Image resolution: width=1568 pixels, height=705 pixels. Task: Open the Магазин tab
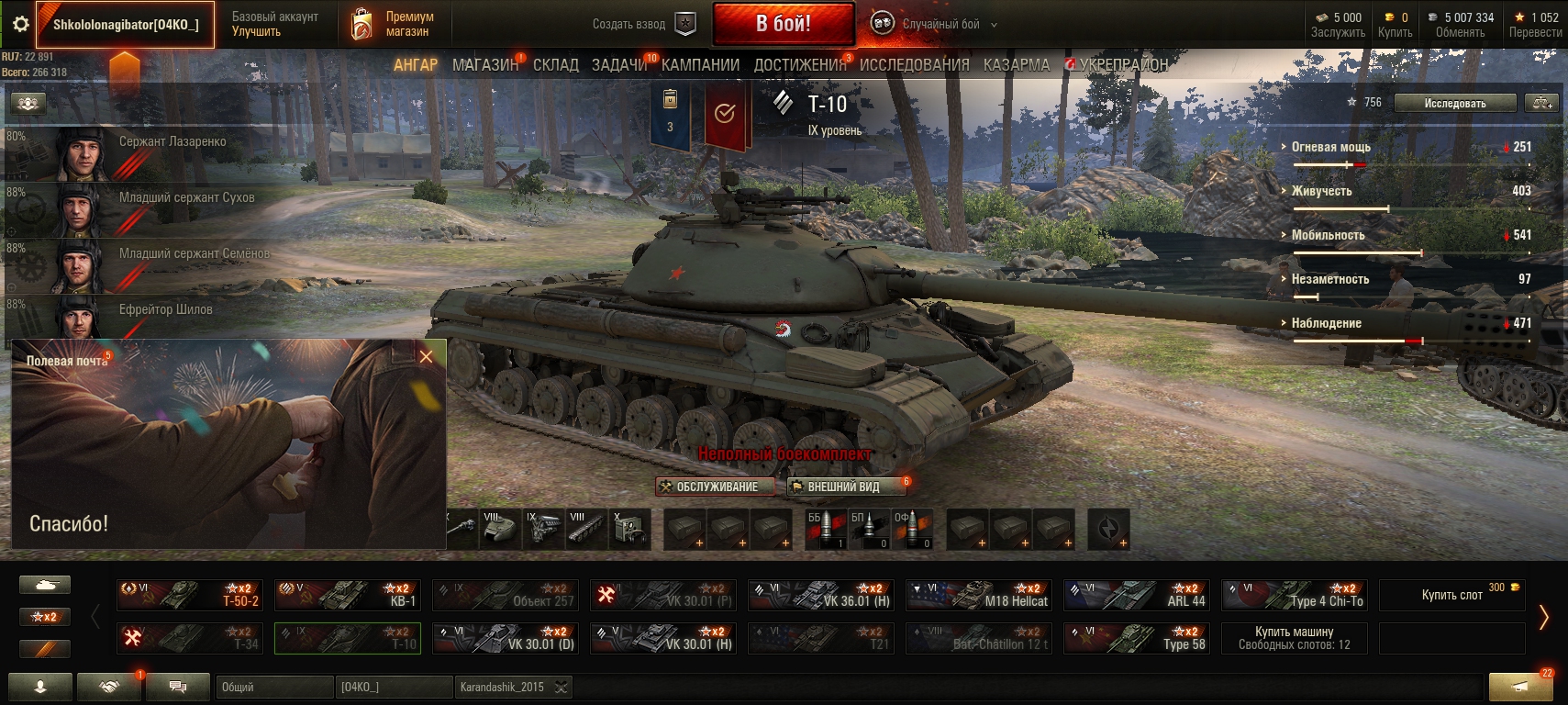[x=484, y=65]
